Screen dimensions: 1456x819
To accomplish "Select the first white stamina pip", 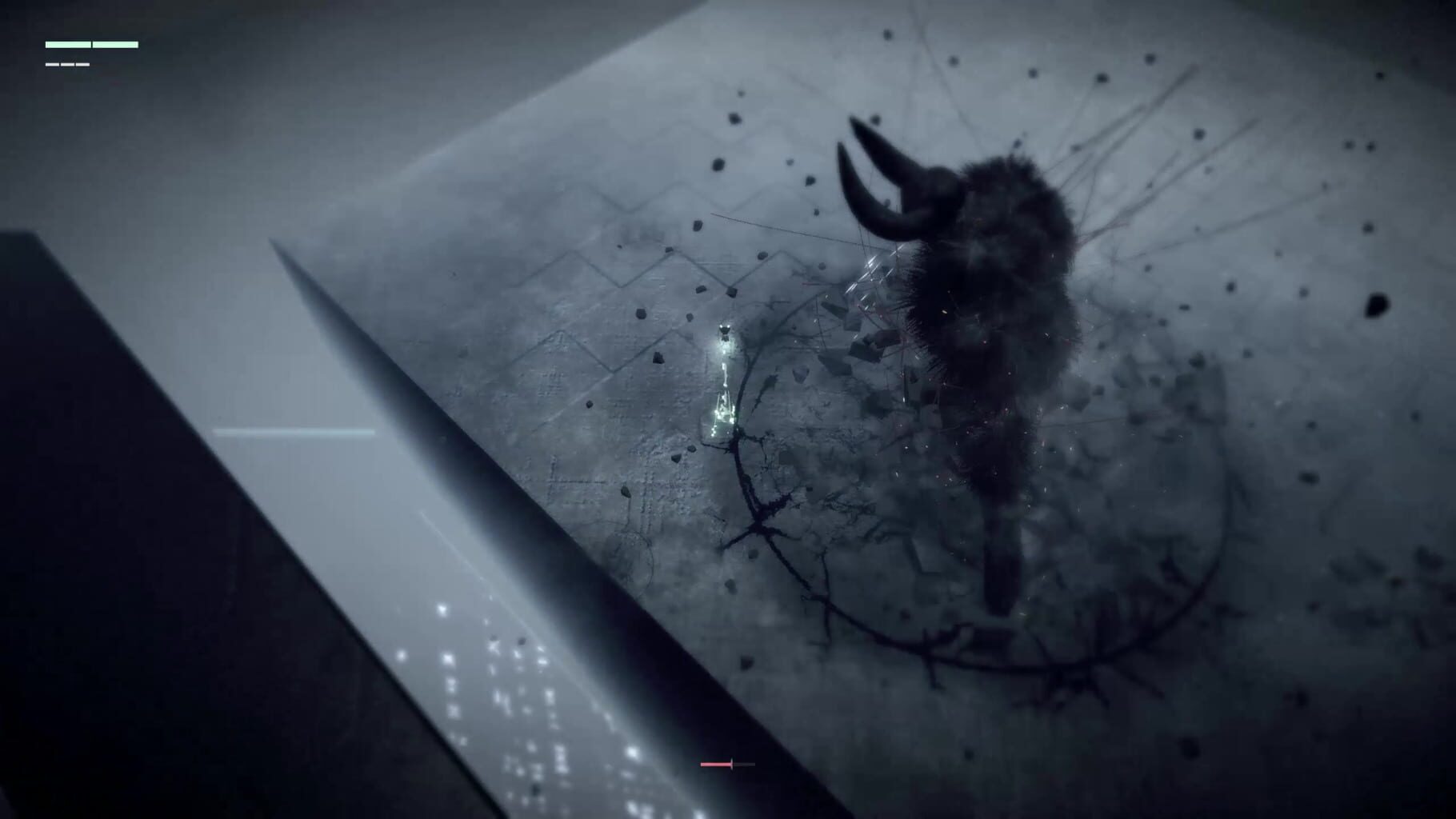I will (52, 64).
